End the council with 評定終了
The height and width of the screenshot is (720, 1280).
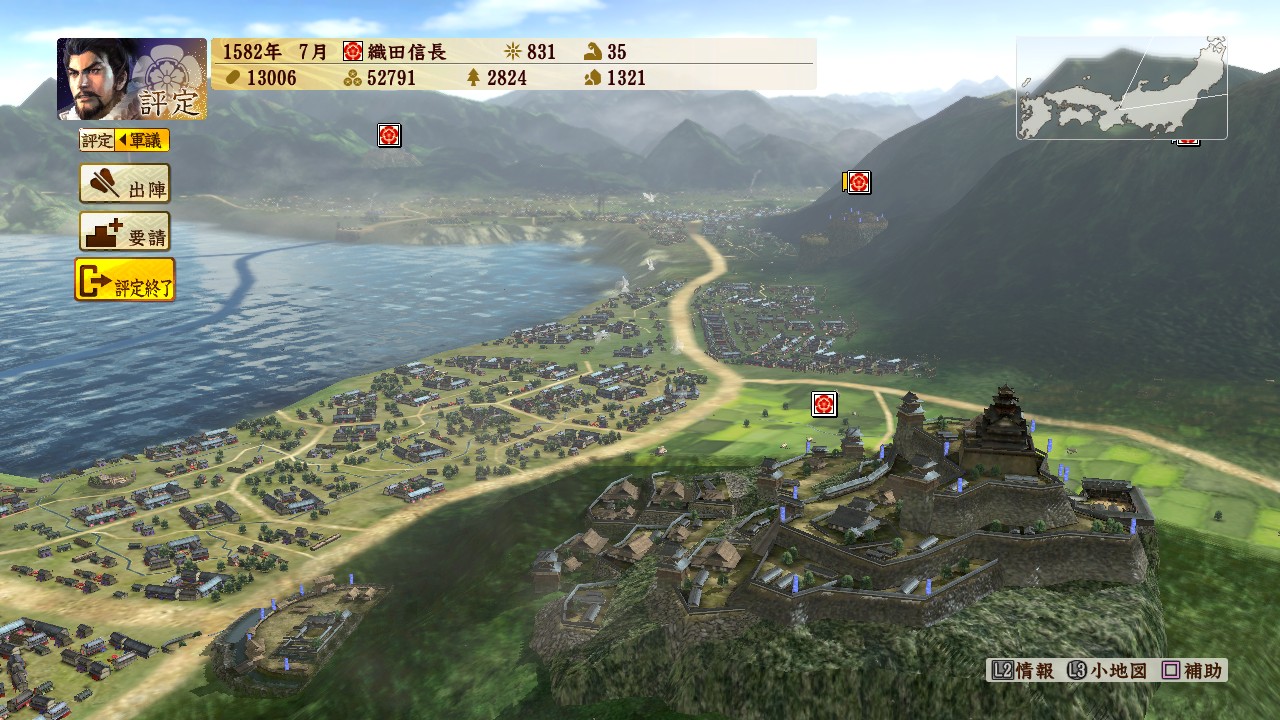(125, 280)
